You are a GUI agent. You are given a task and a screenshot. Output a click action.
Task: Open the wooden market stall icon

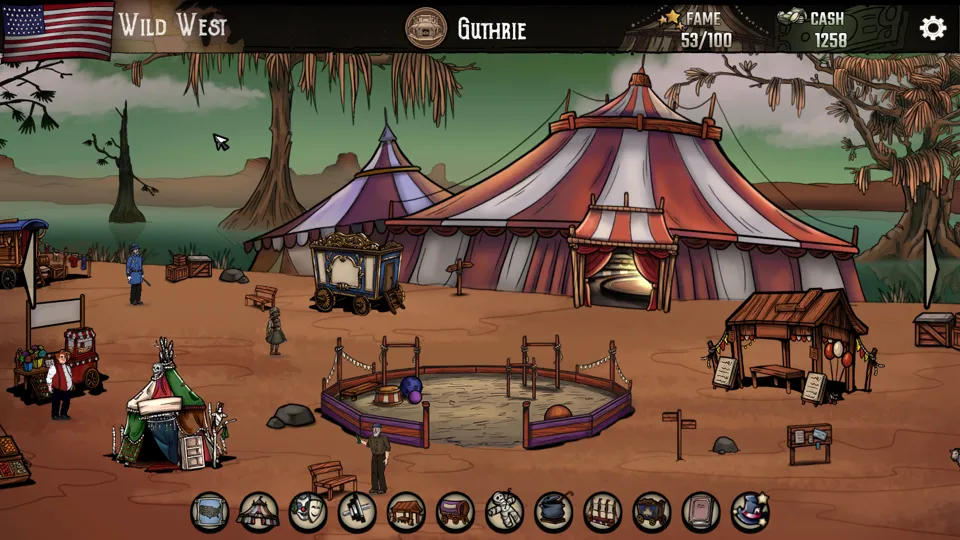[x=406, y=512]
